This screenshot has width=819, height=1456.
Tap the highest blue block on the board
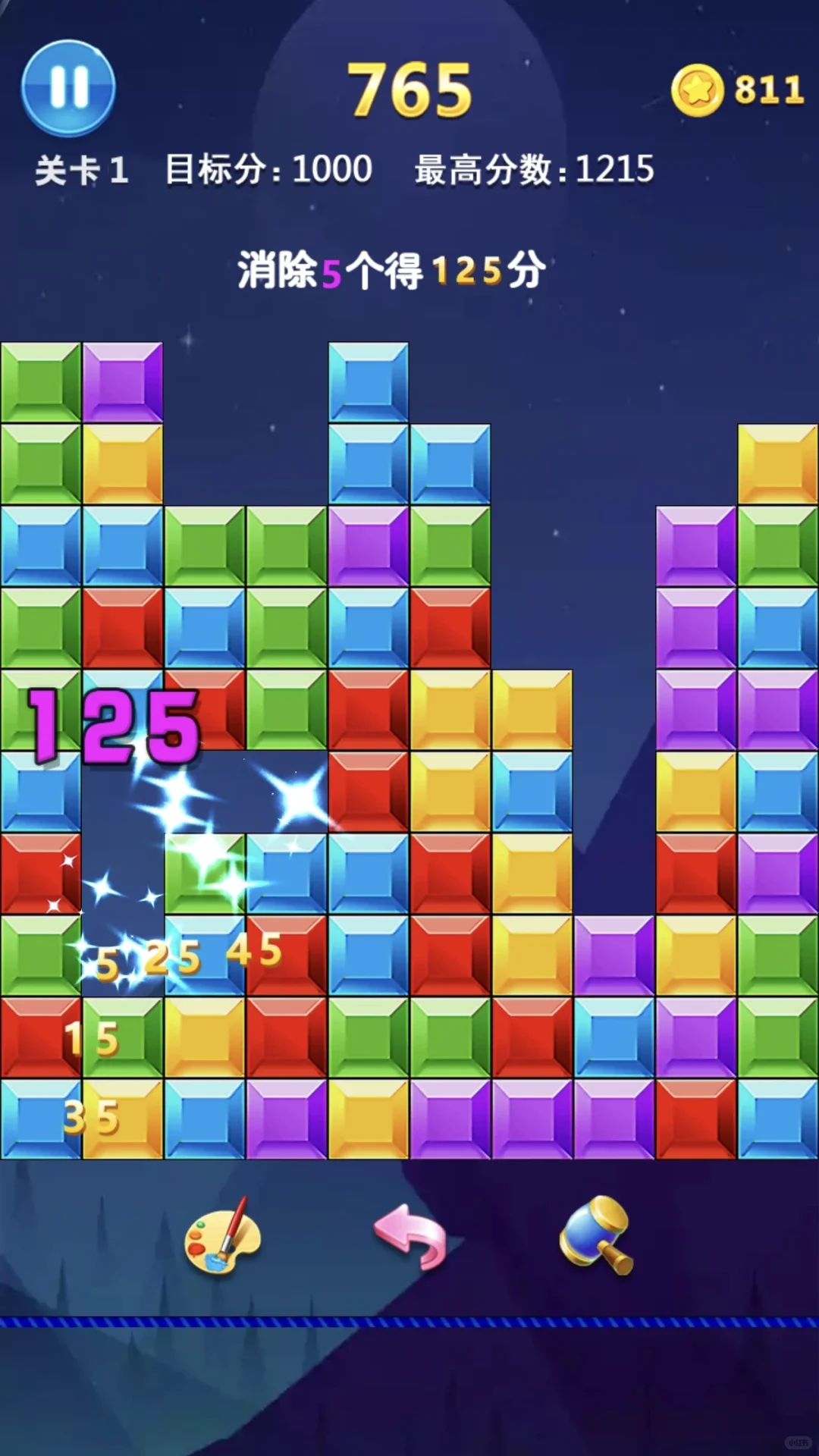pos(369,381)
